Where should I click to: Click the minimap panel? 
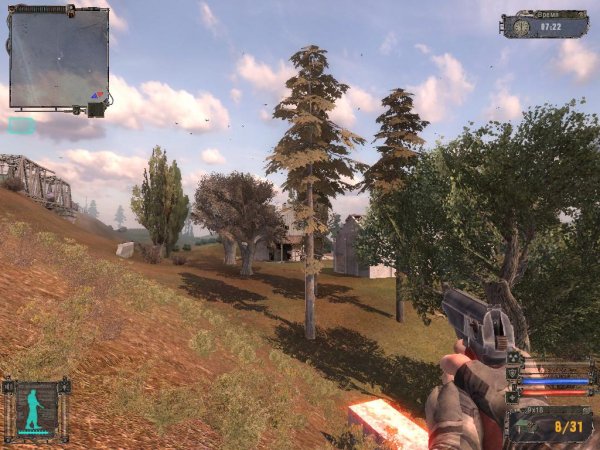point(59,58)
